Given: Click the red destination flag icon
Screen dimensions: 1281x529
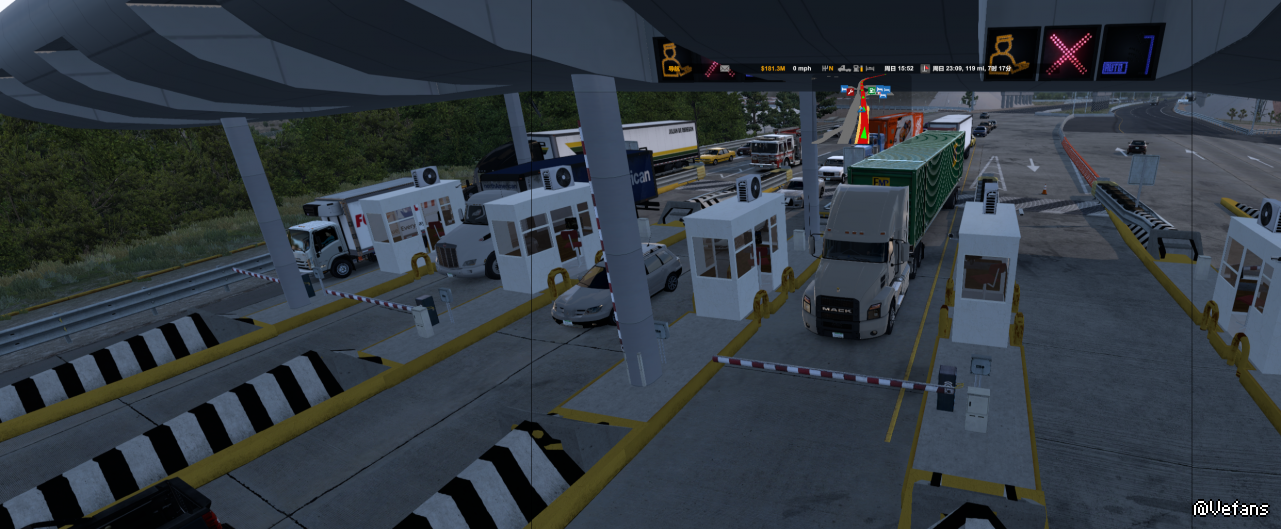Looking at the screenshot, I should [x=925, y=69].
